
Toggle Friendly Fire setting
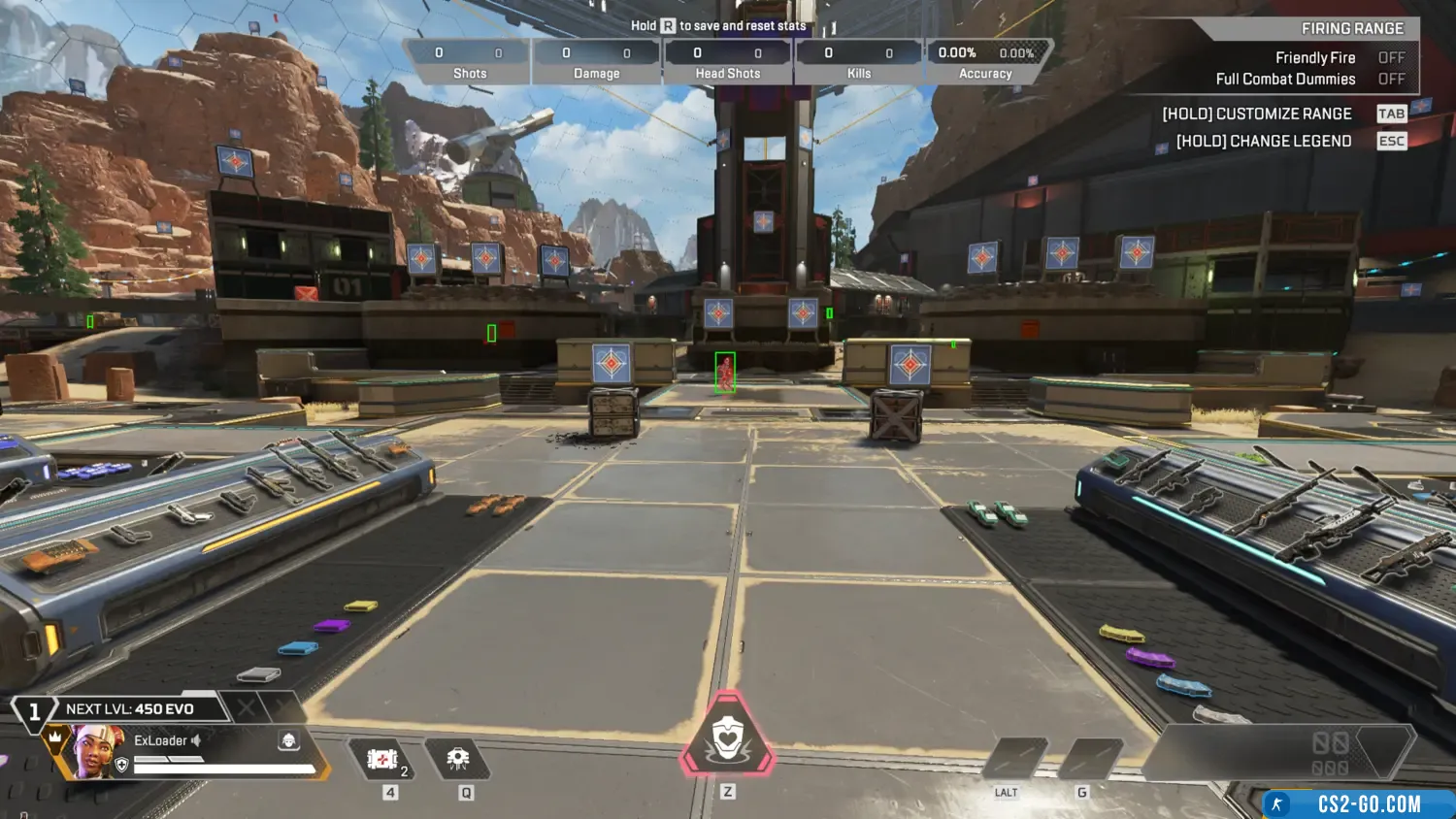[1391, 58]
